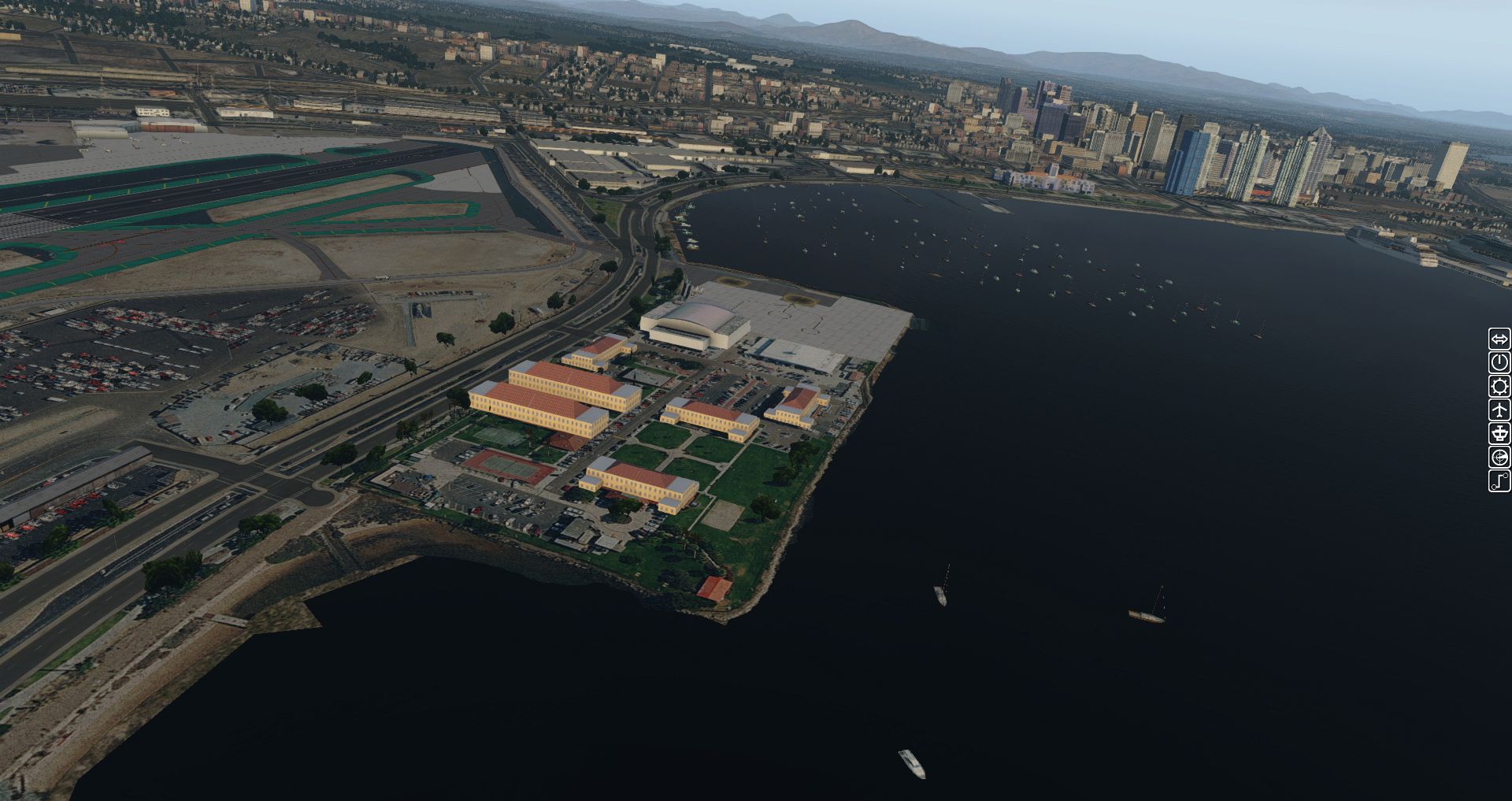Show the radar scope icon panel
1512x801 pixels.
1499,458
